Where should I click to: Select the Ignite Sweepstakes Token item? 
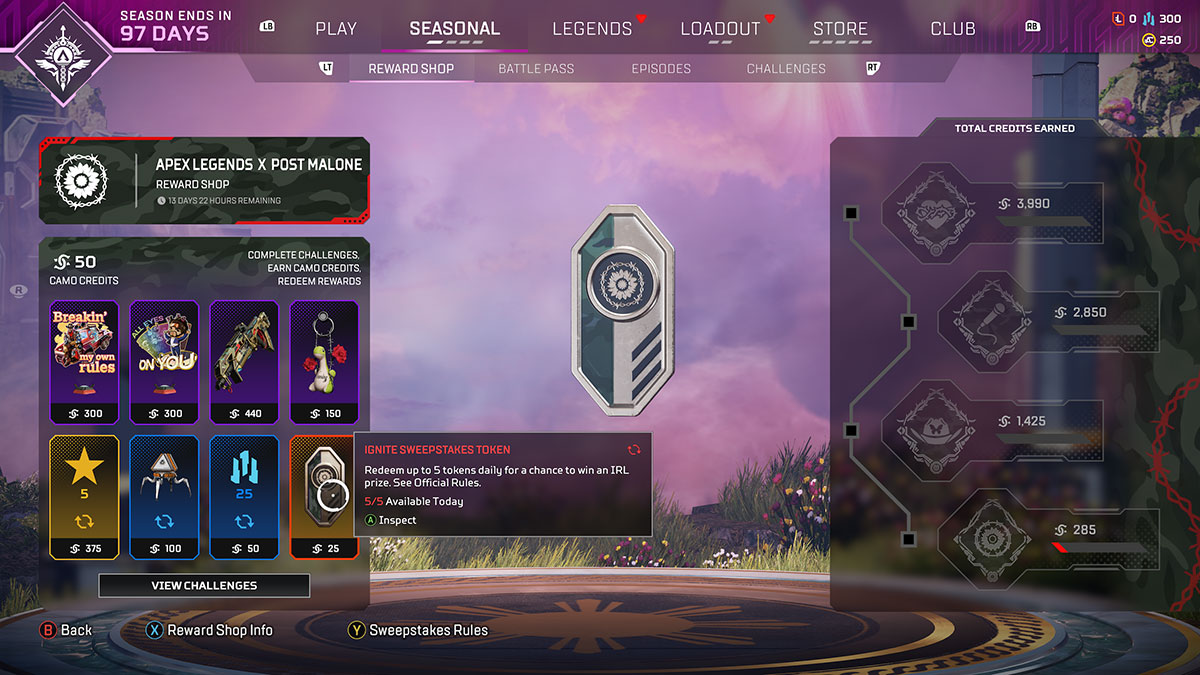coord(324,496)
